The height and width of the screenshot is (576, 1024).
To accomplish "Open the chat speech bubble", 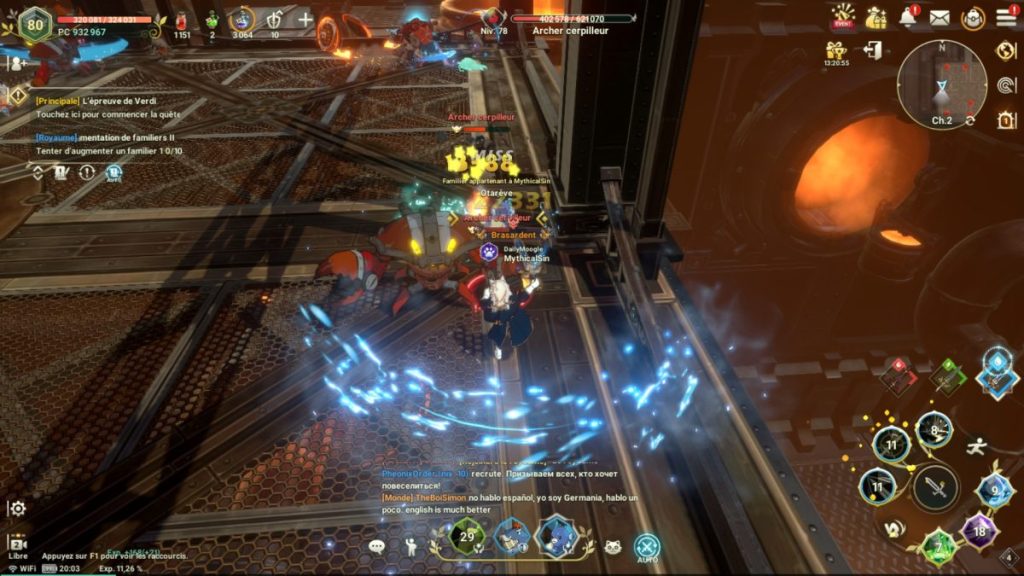I will click(x=377, y=547).
